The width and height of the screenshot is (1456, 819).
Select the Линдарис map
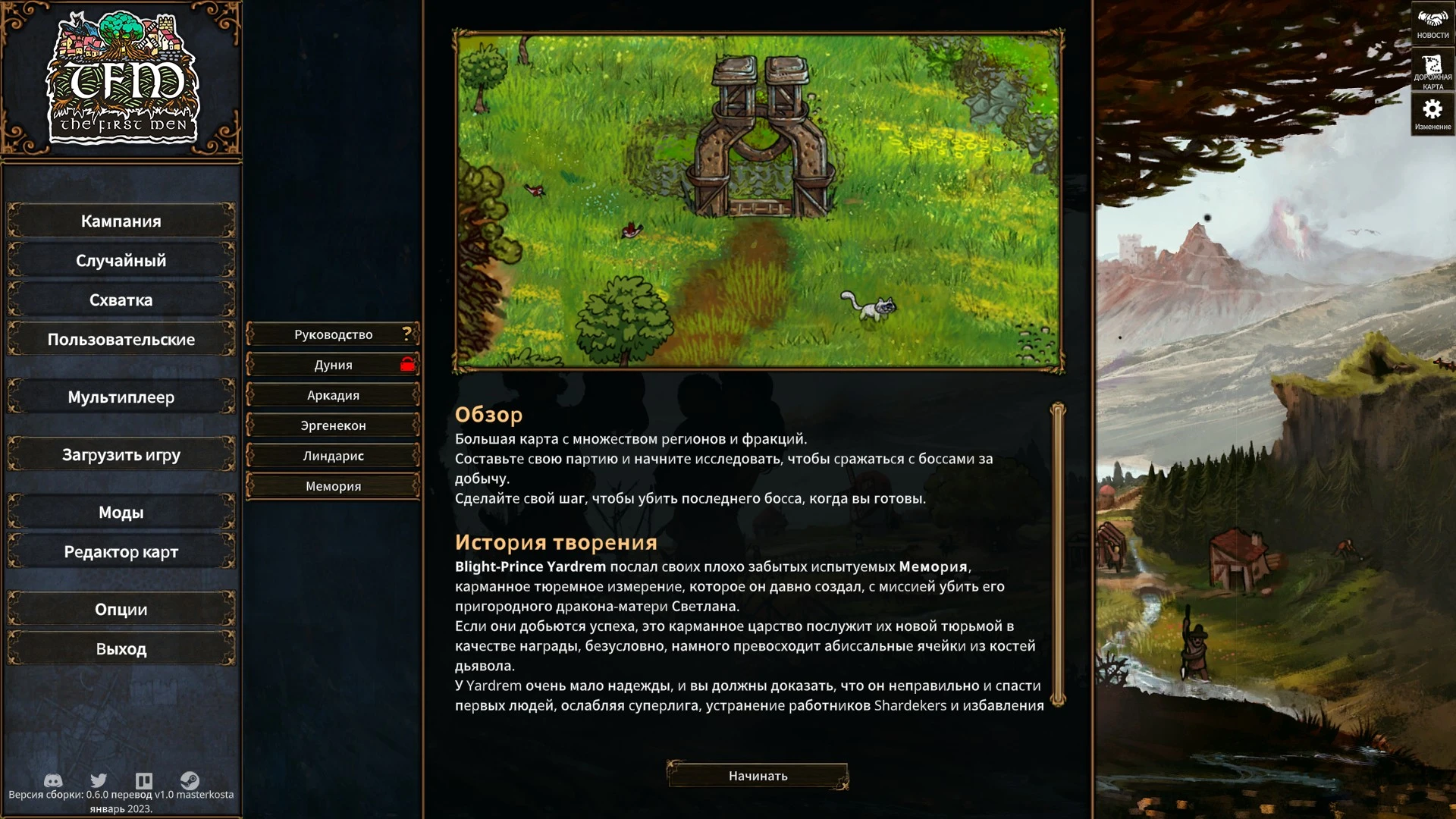tap(332, 455)
